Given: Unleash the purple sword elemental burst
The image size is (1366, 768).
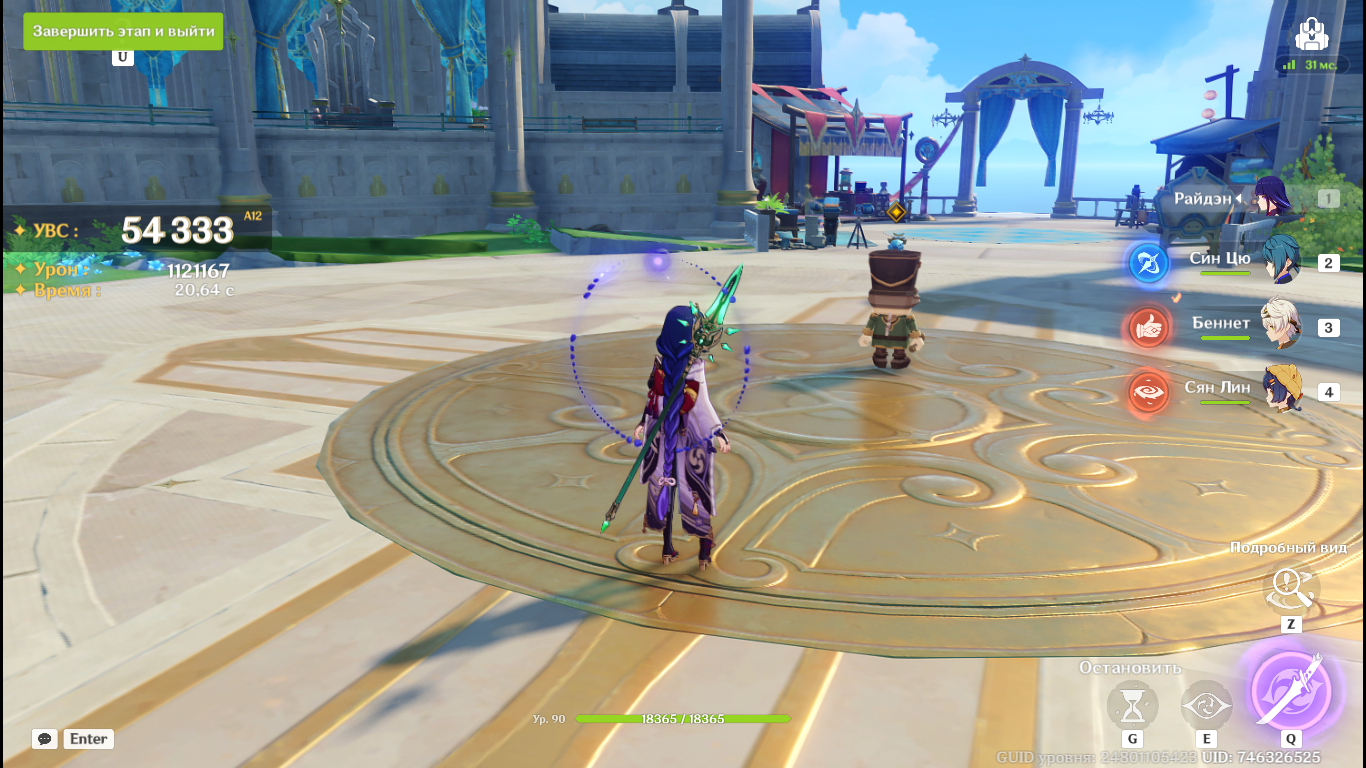Looking at the screenshot, I should [x=1291, y=689].
